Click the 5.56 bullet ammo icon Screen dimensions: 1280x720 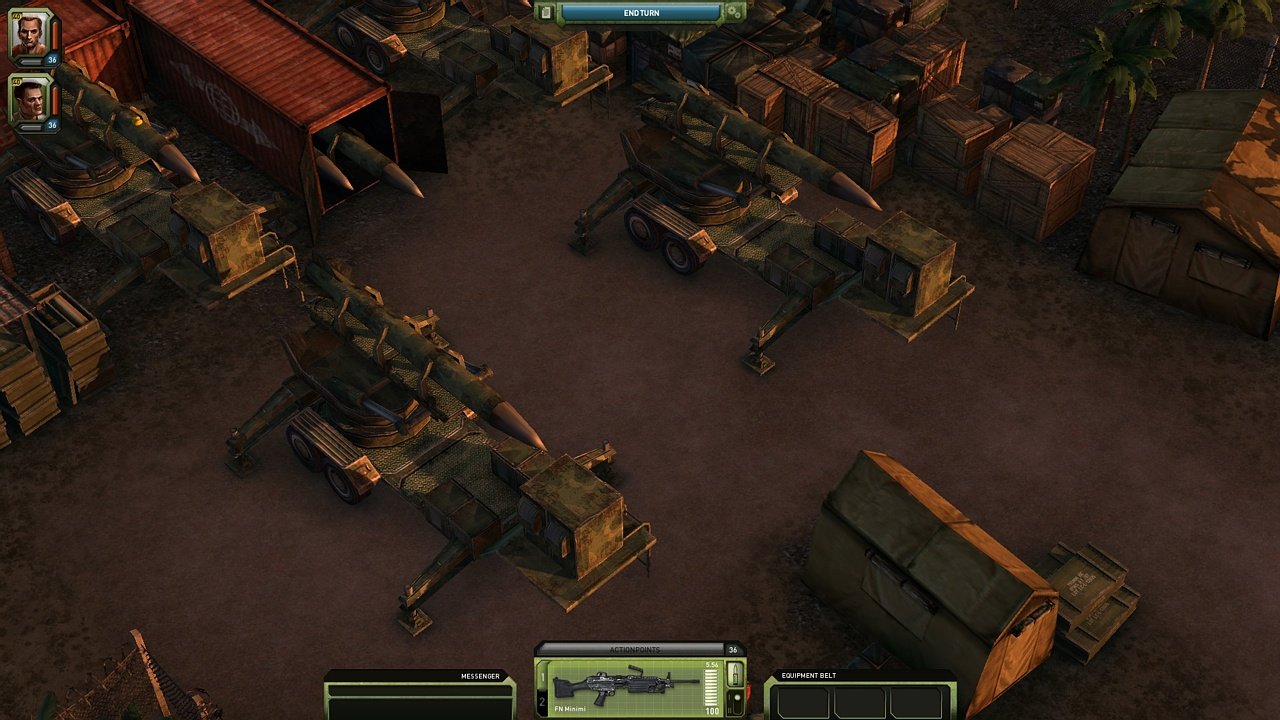(736, 674)
